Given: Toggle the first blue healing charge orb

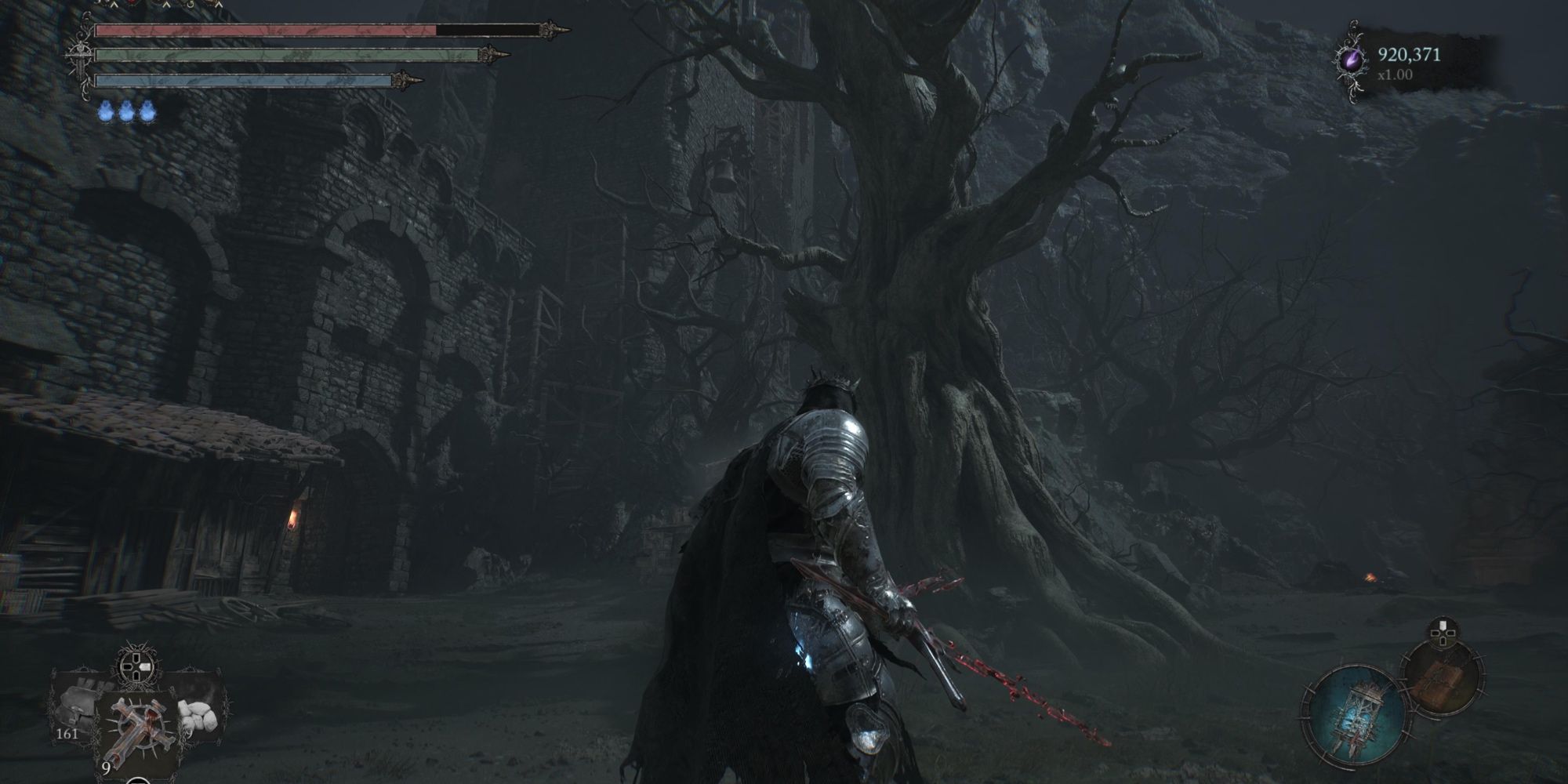Looking at the screenshot, I should tap(106, 112).
